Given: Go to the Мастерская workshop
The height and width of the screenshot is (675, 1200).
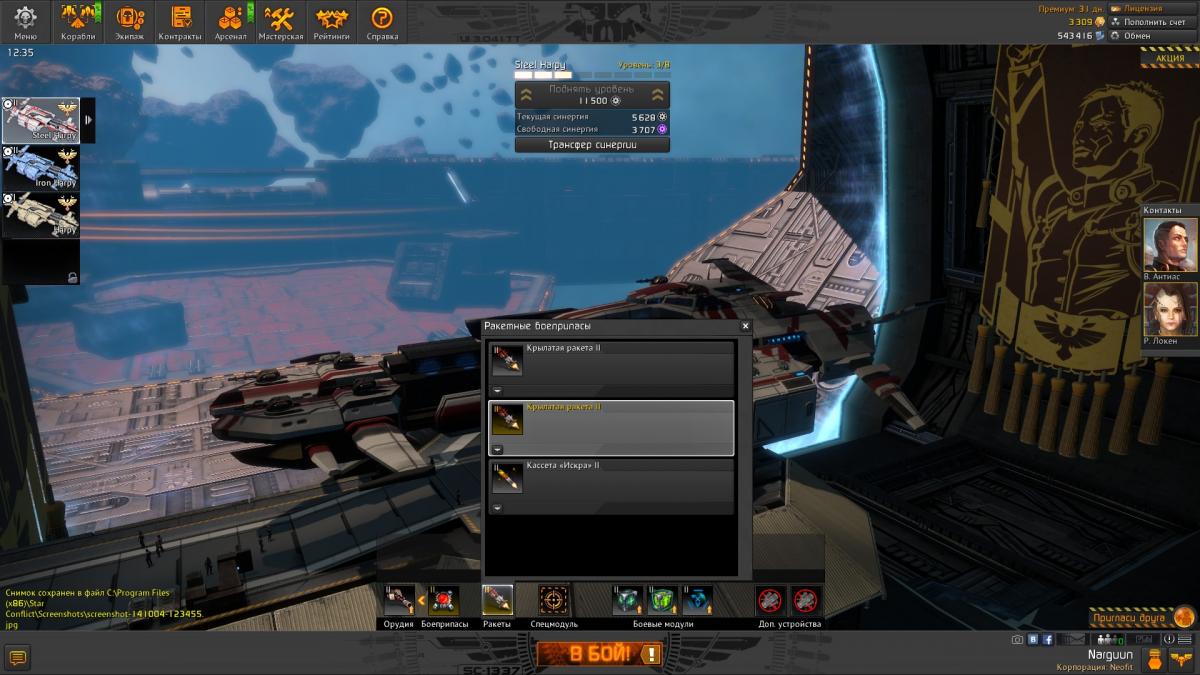Looking at the screenshot, I should coord(280,22).
